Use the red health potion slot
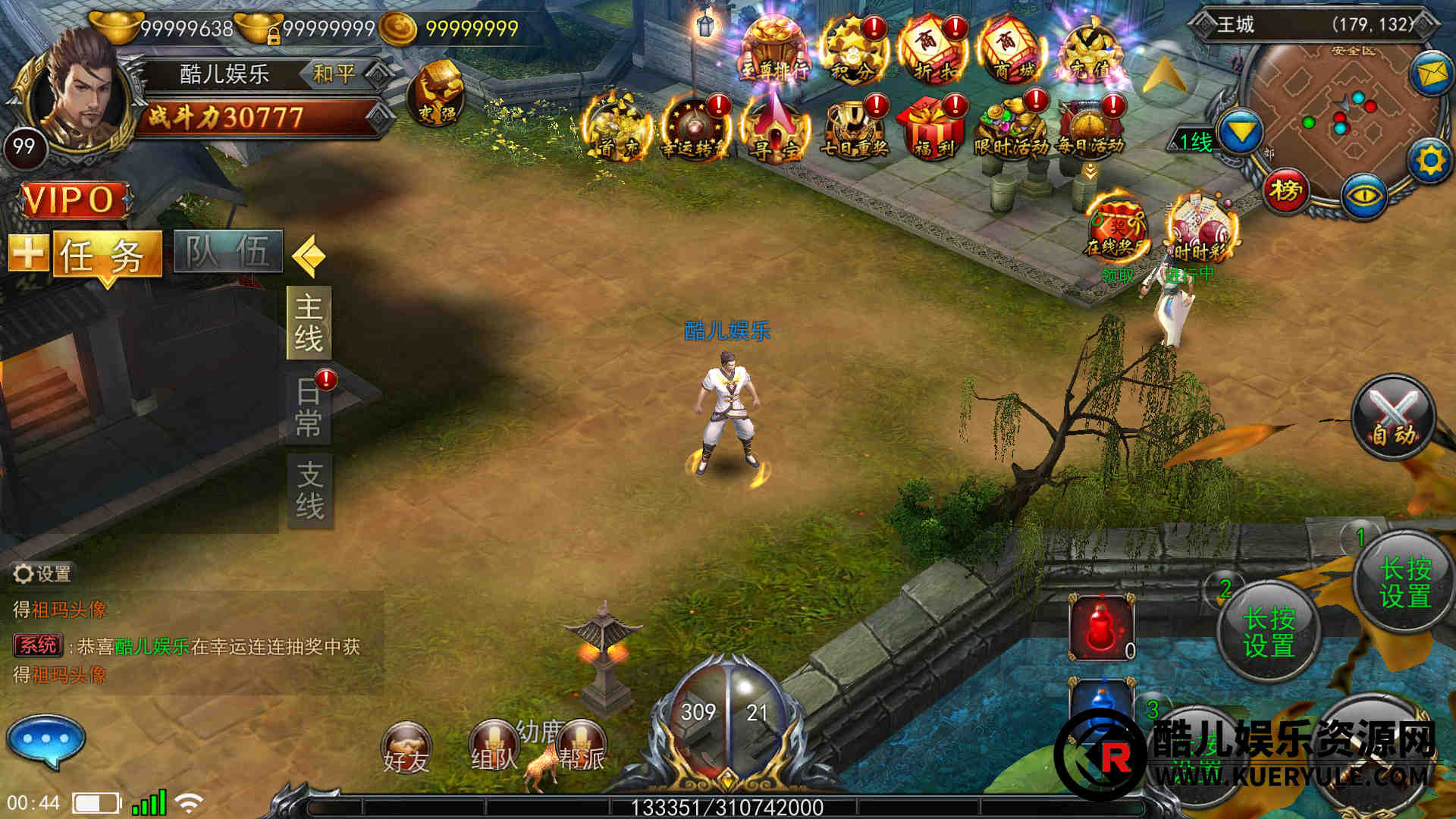This screenshot has width=1456, height=819. point(1101,628)
